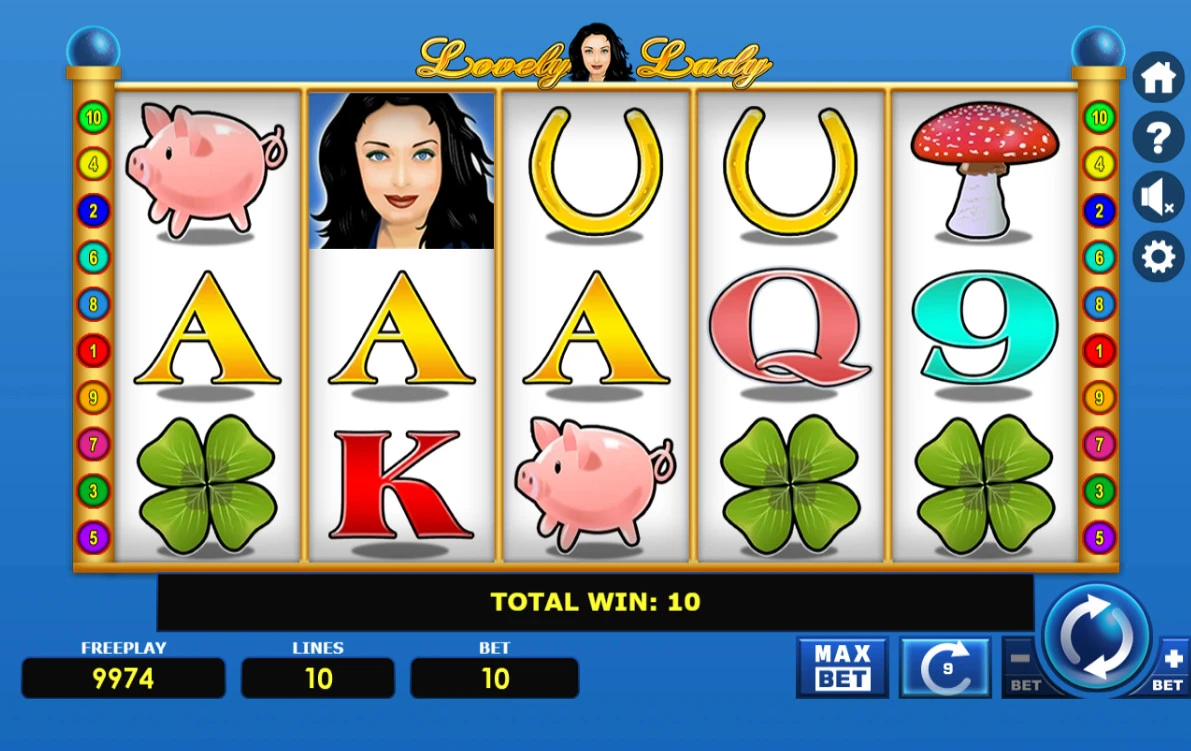Open the help question mark

point(1158,137)
